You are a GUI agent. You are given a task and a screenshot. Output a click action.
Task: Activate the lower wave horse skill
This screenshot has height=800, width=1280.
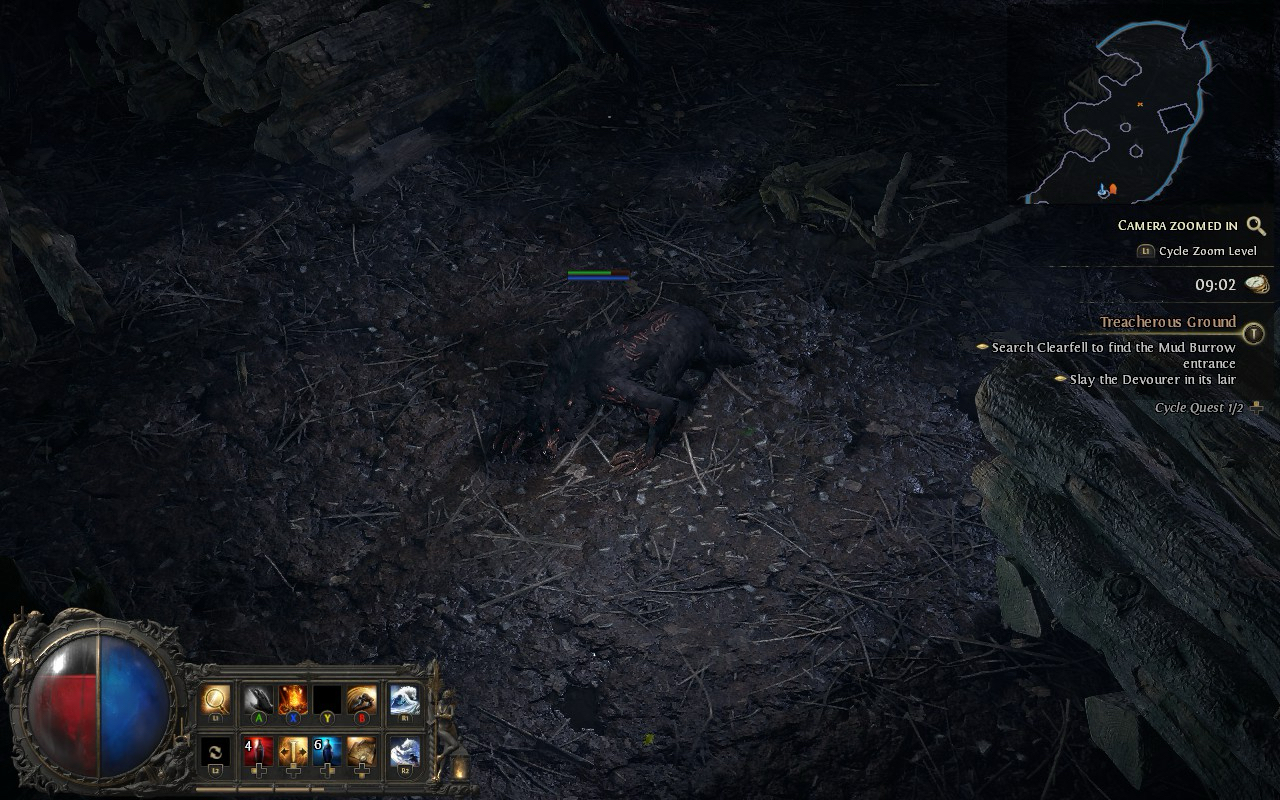coord(405,752)
